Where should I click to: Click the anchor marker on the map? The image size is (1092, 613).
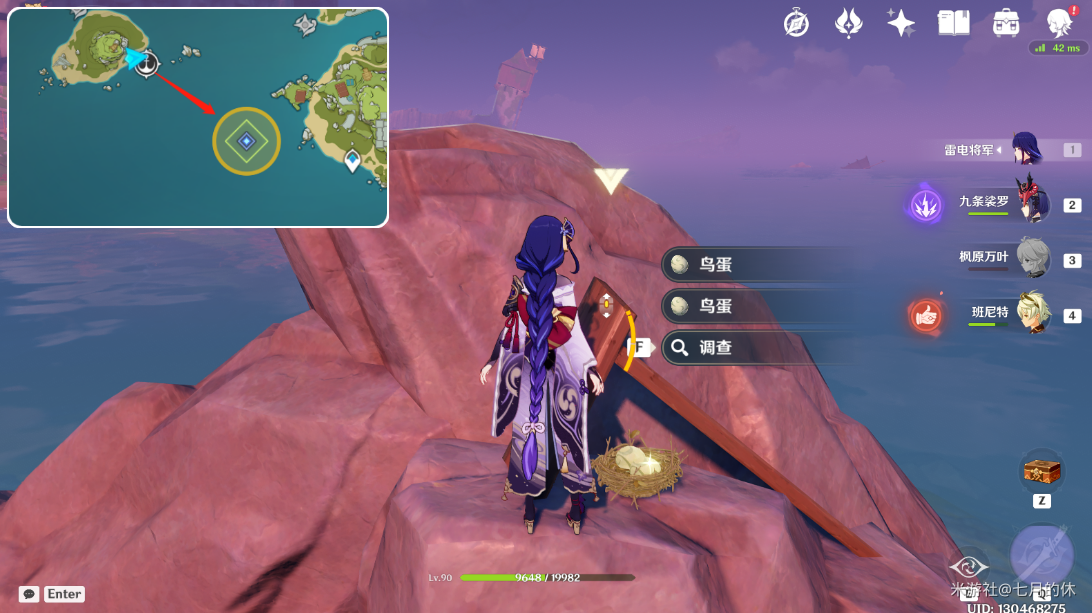point(147,64)
